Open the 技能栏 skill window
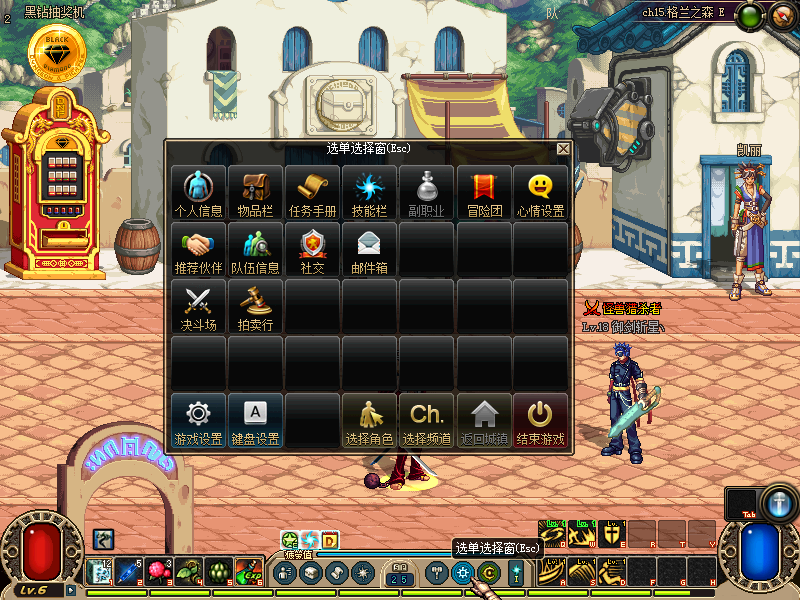Image resolution: width=800 pixels, height=600 pixels. (x=369, y=192)
